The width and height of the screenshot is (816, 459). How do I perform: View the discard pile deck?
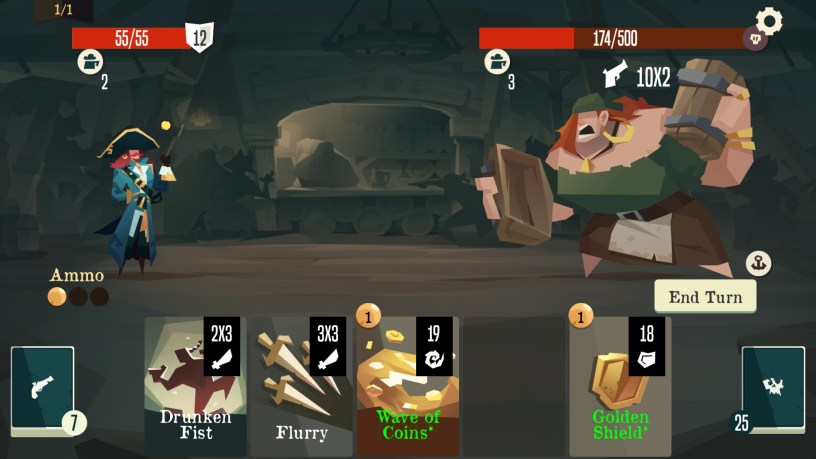(x=772, y=388)
